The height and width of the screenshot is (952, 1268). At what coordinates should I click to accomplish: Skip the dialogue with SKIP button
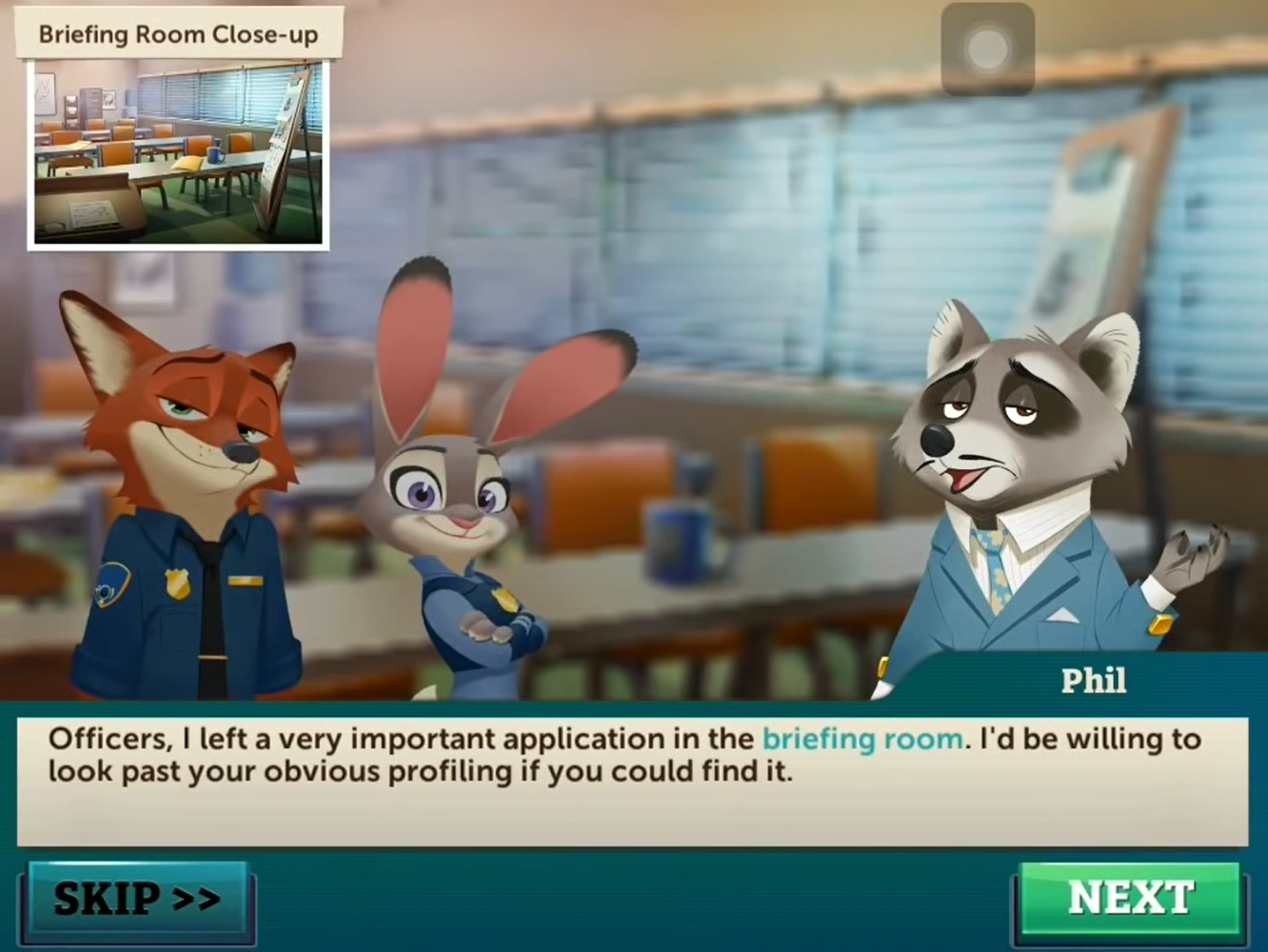(x=137, y=899)
